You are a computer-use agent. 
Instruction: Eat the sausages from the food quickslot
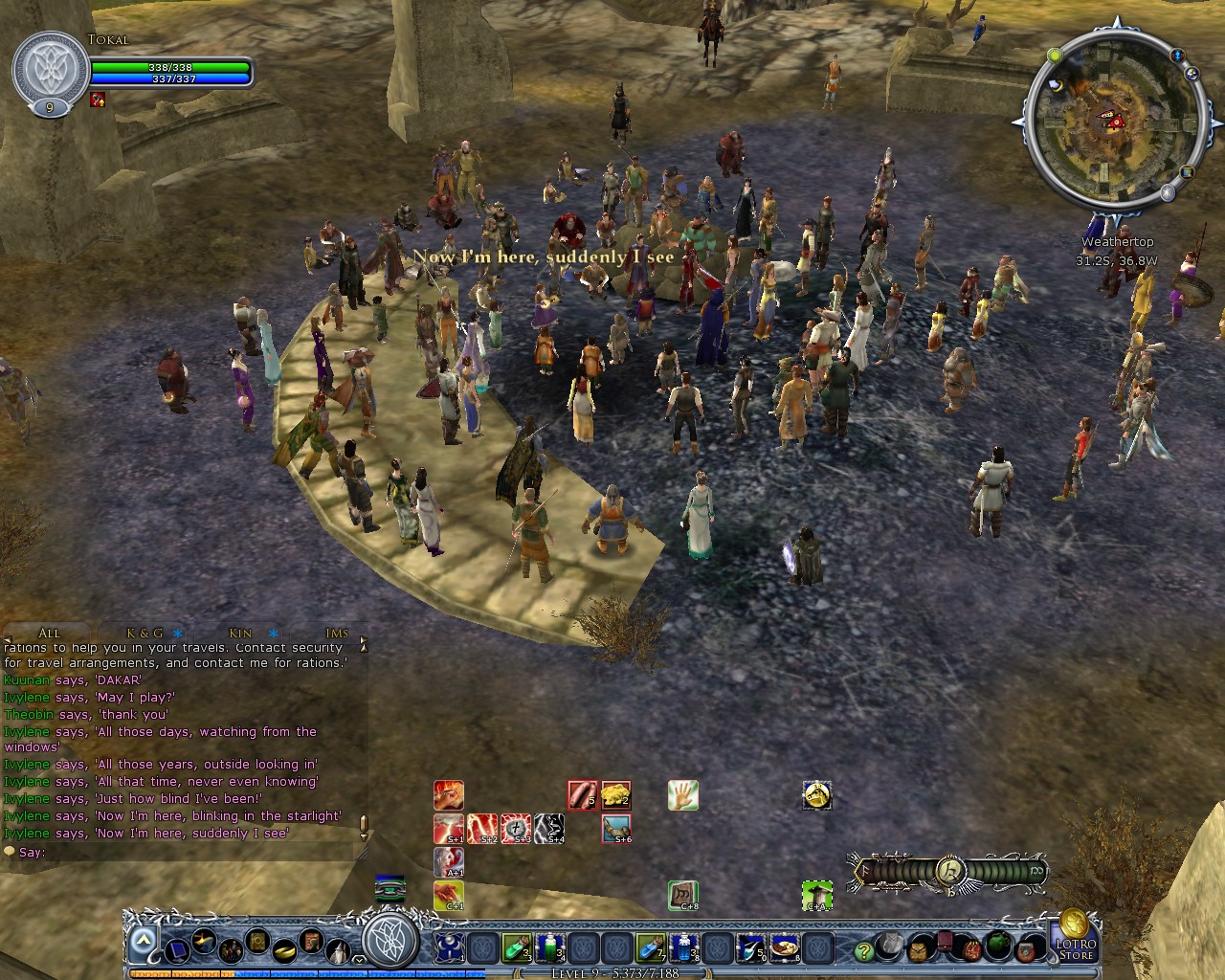581,792
